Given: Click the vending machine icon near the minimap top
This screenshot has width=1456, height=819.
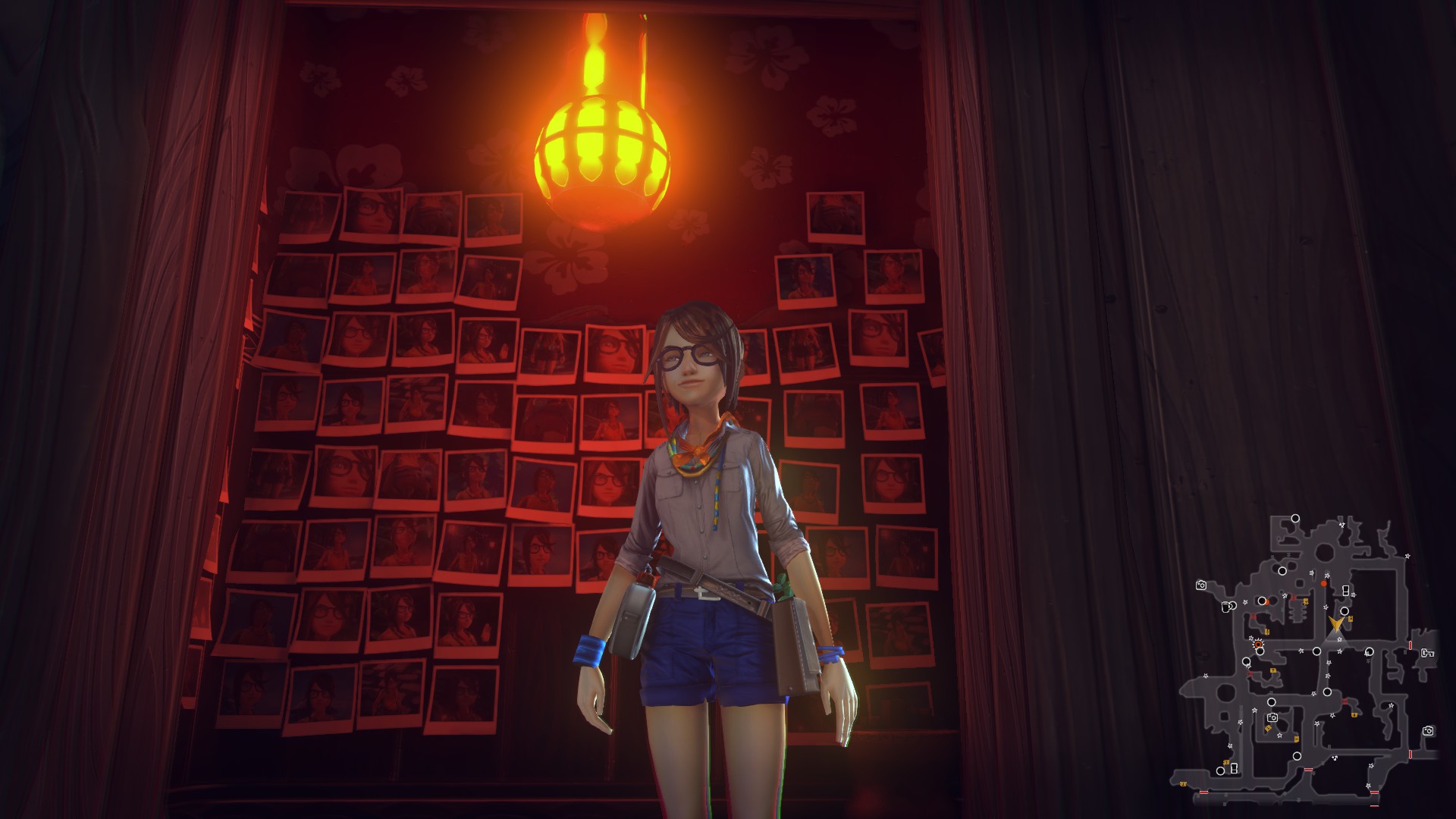Looking at the screenshot, I should 1347,589.
